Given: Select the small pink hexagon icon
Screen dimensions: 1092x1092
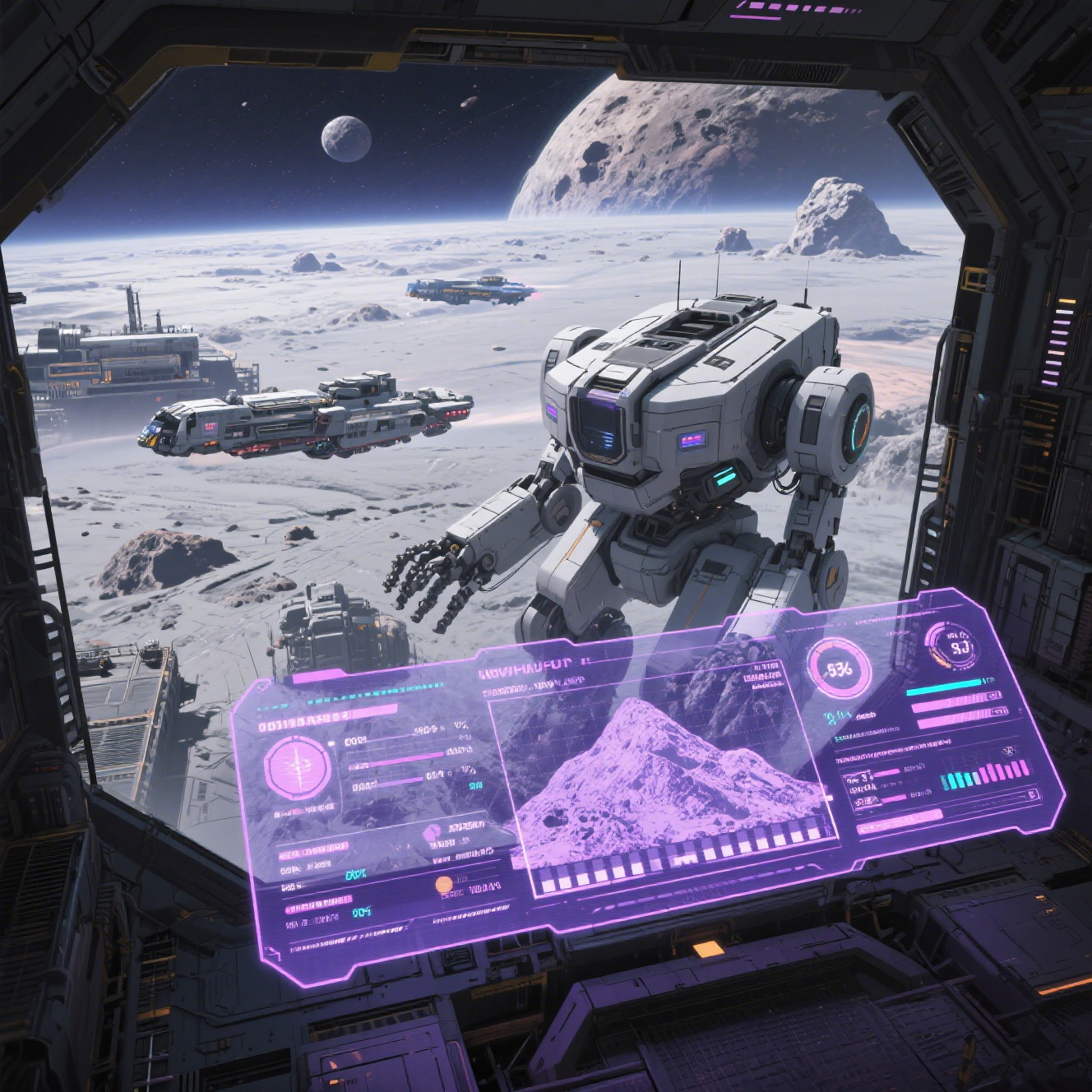Looking at the screenshot, I should pos(431,835).
